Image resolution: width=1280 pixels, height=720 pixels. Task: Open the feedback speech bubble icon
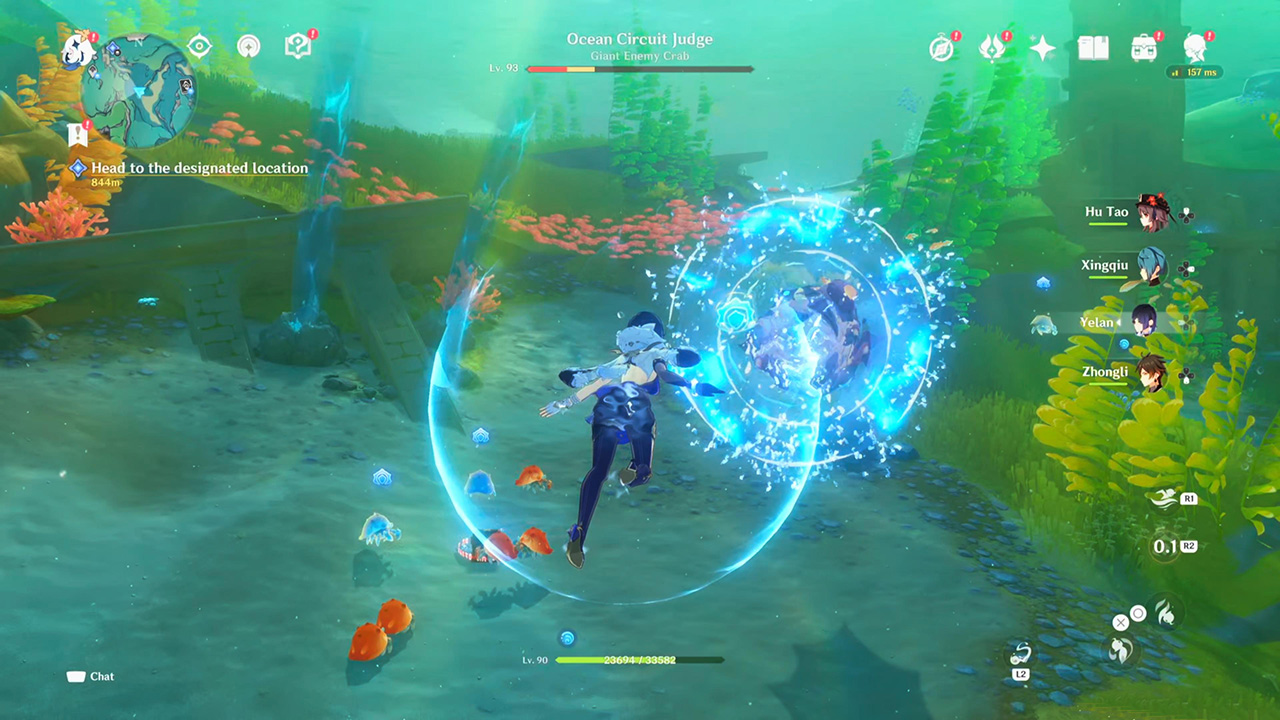coord(297,46)
